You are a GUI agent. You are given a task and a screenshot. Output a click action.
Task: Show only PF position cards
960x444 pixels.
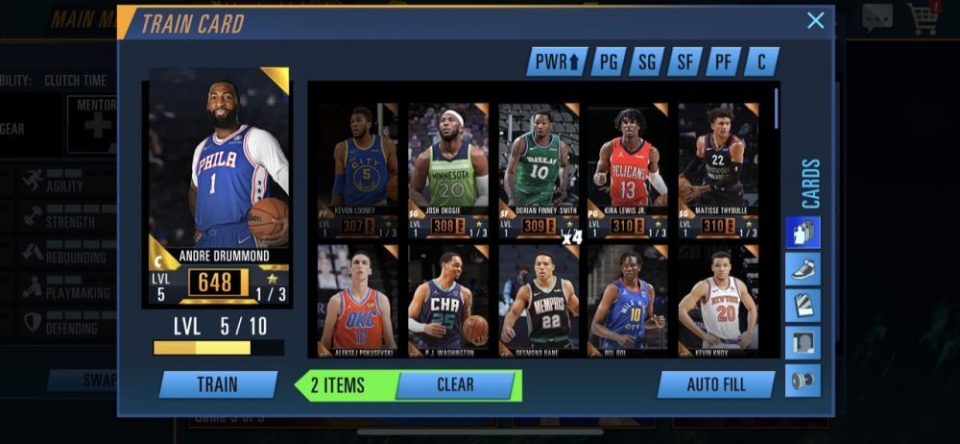pos(723,62)
